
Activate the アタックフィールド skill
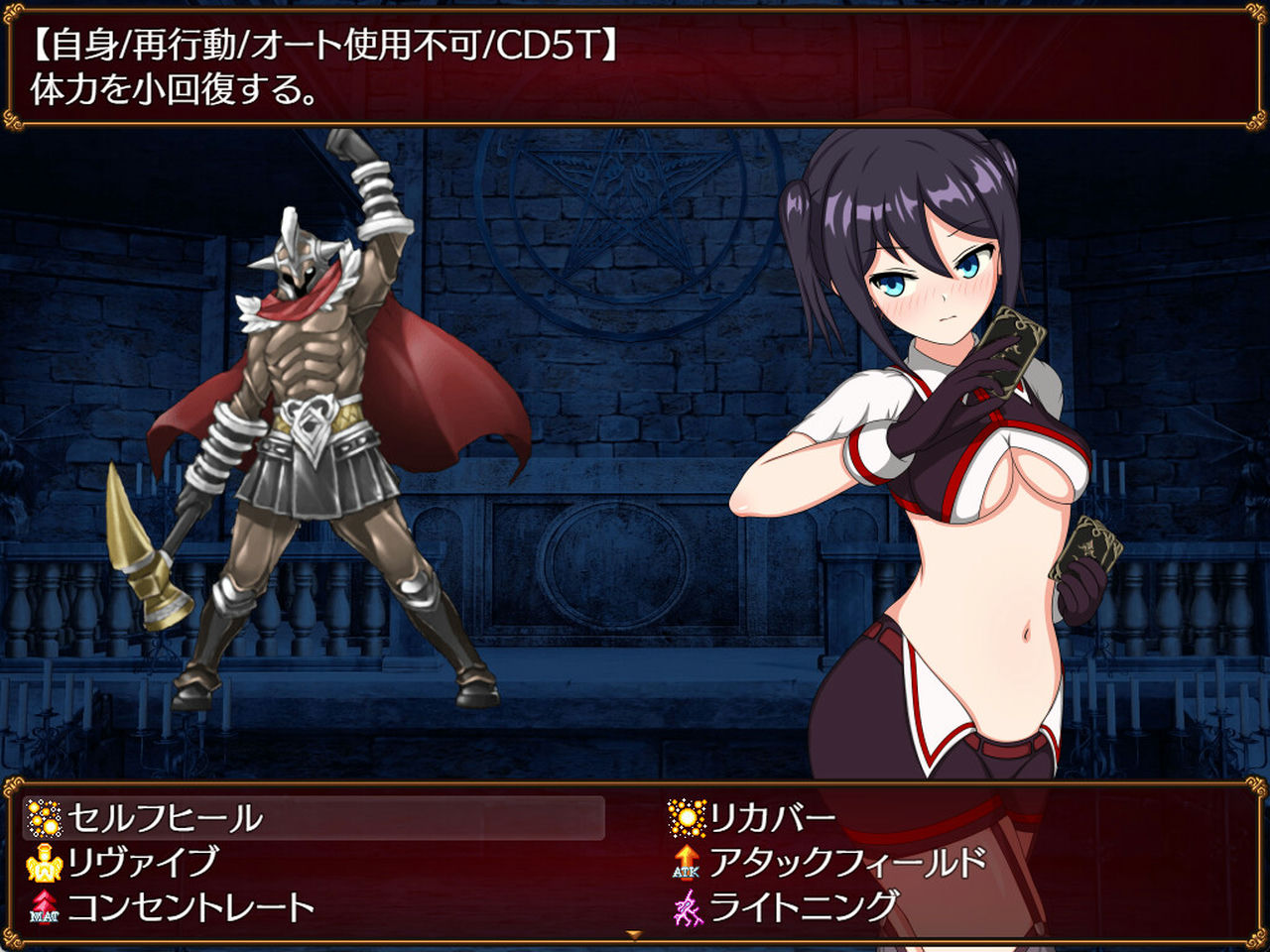point(843,861)
